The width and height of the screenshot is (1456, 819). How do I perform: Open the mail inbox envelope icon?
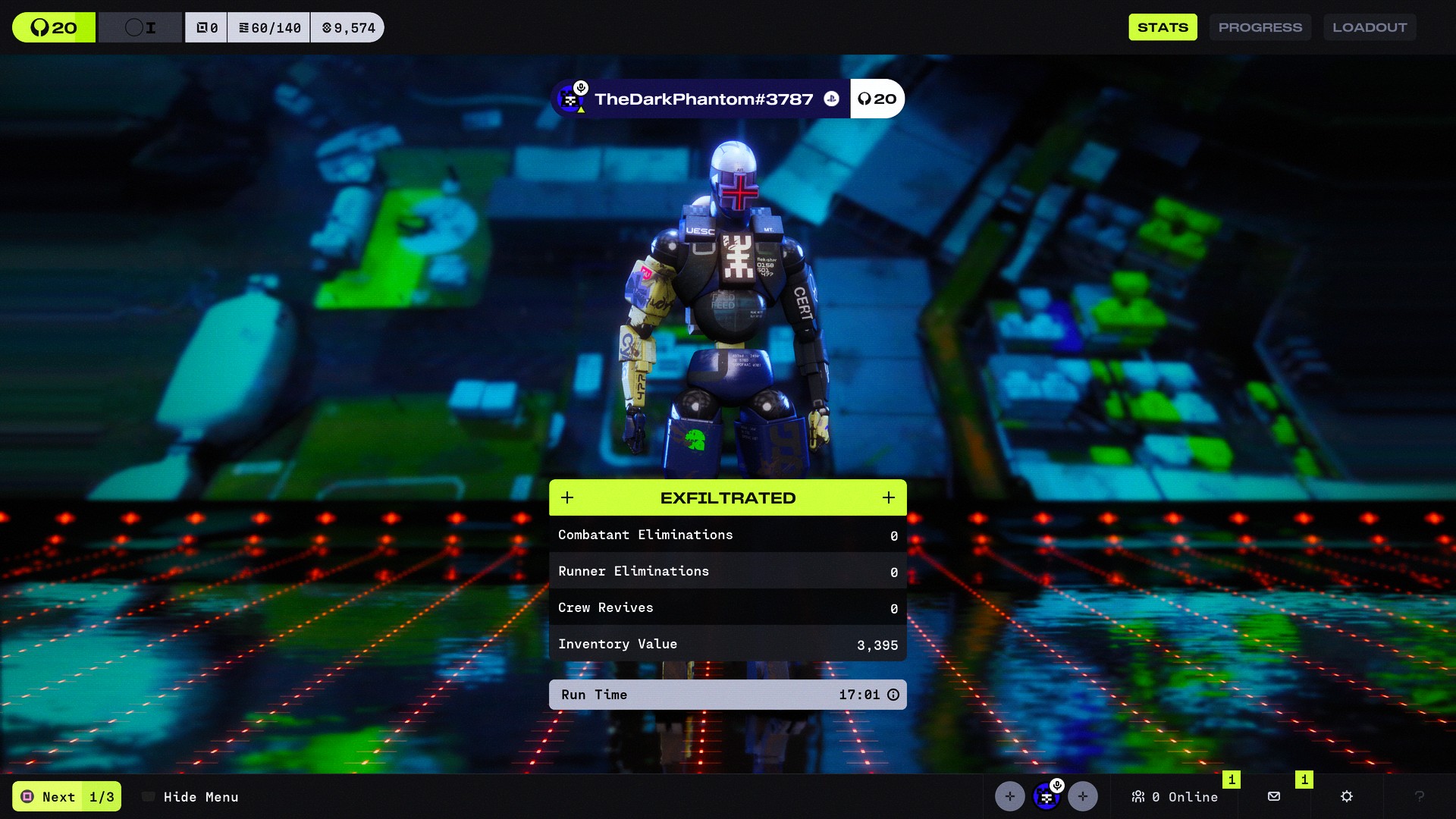(x=1274, y=796)
